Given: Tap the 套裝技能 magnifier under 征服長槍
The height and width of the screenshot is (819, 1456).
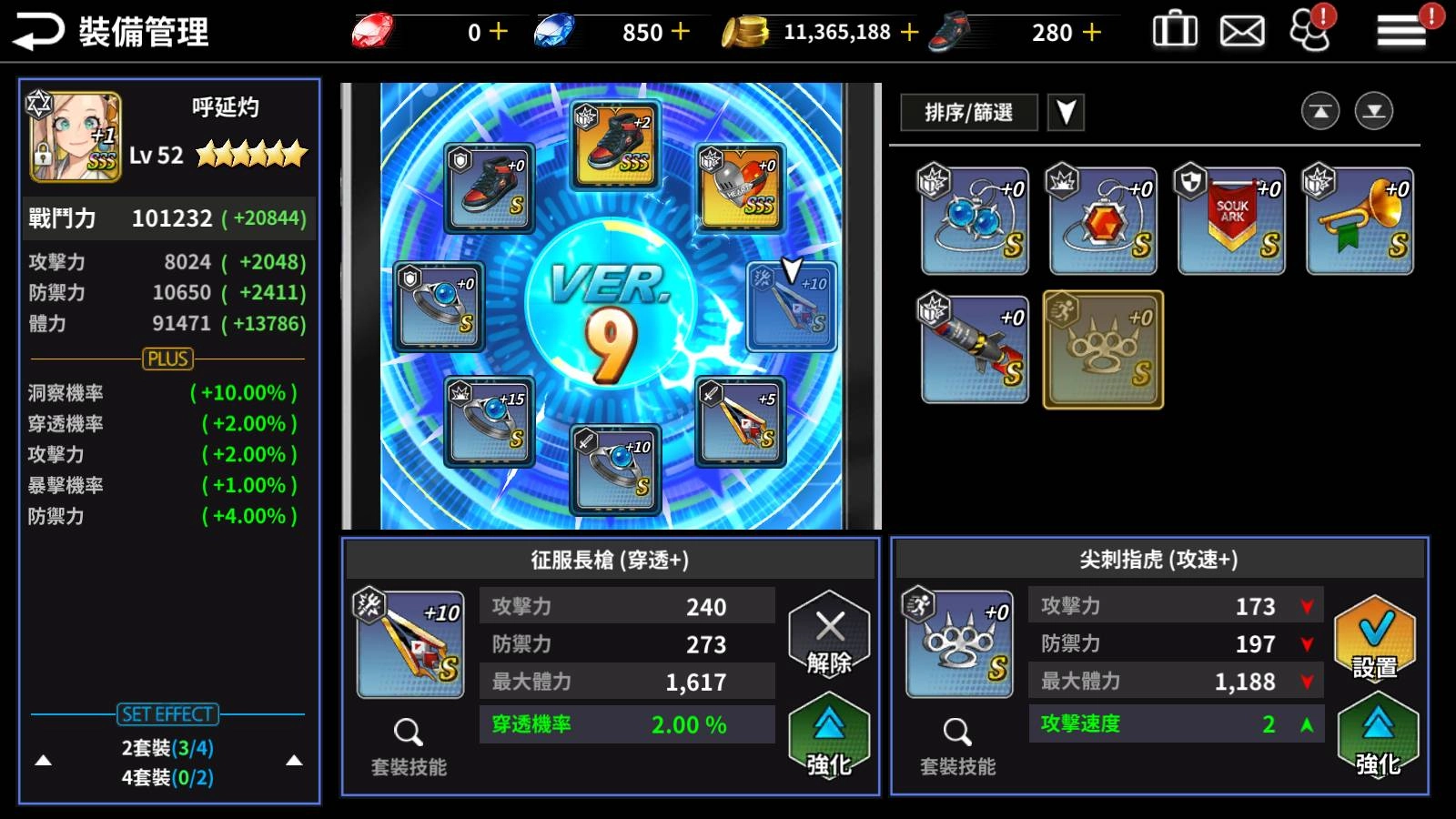Looking at the screenshot, I should pos(410,733).
